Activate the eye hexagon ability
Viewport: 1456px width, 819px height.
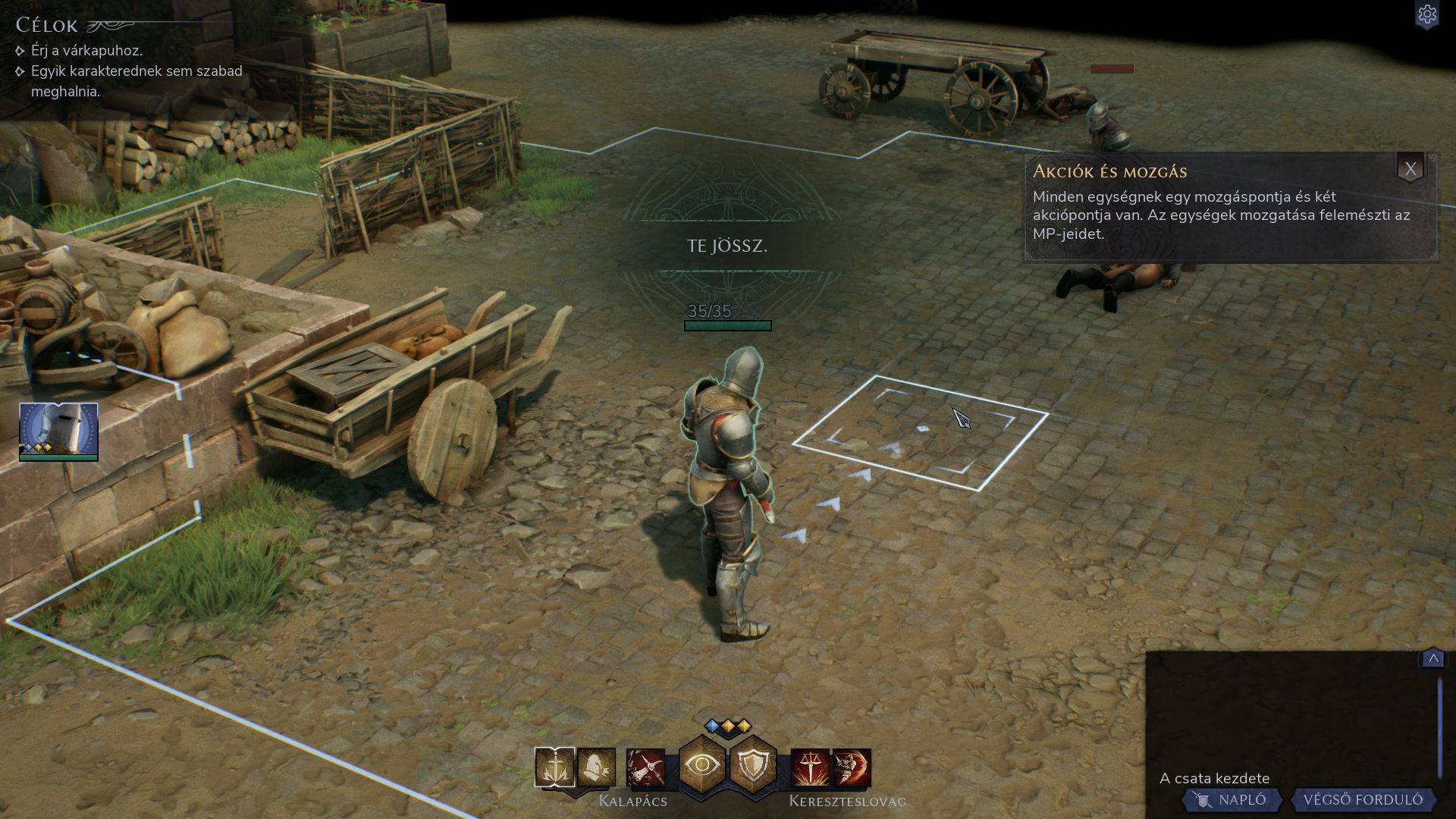[702, 765]
